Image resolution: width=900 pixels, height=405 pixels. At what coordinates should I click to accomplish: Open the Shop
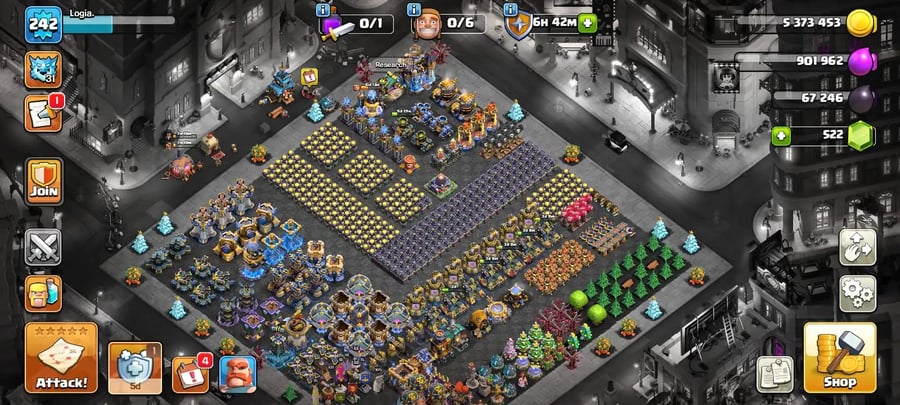[x=839, y=357]
